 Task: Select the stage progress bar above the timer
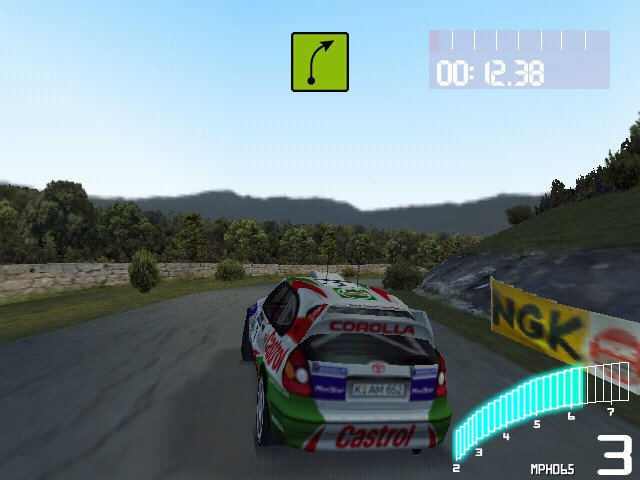pyautogui.click(x=519, y=40)
